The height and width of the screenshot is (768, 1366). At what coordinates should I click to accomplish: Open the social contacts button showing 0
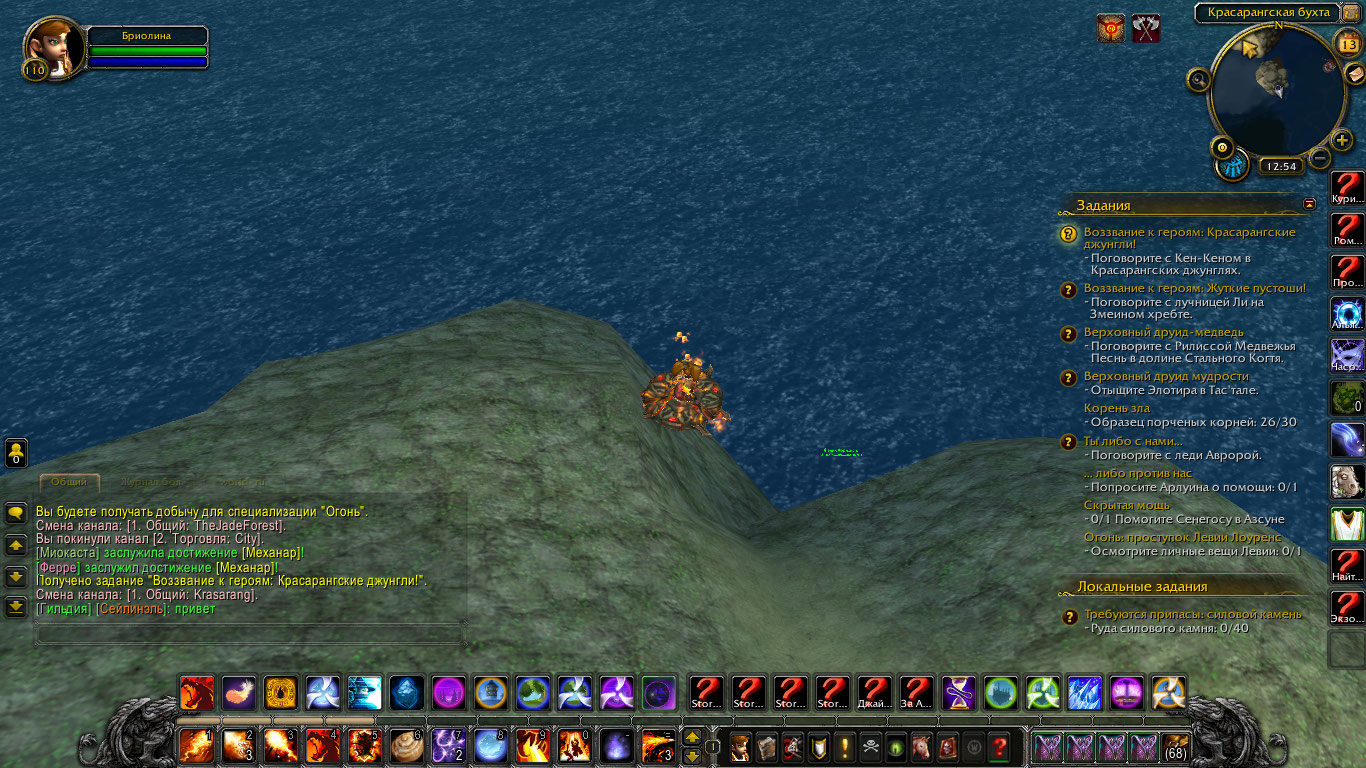click(16, 453)
